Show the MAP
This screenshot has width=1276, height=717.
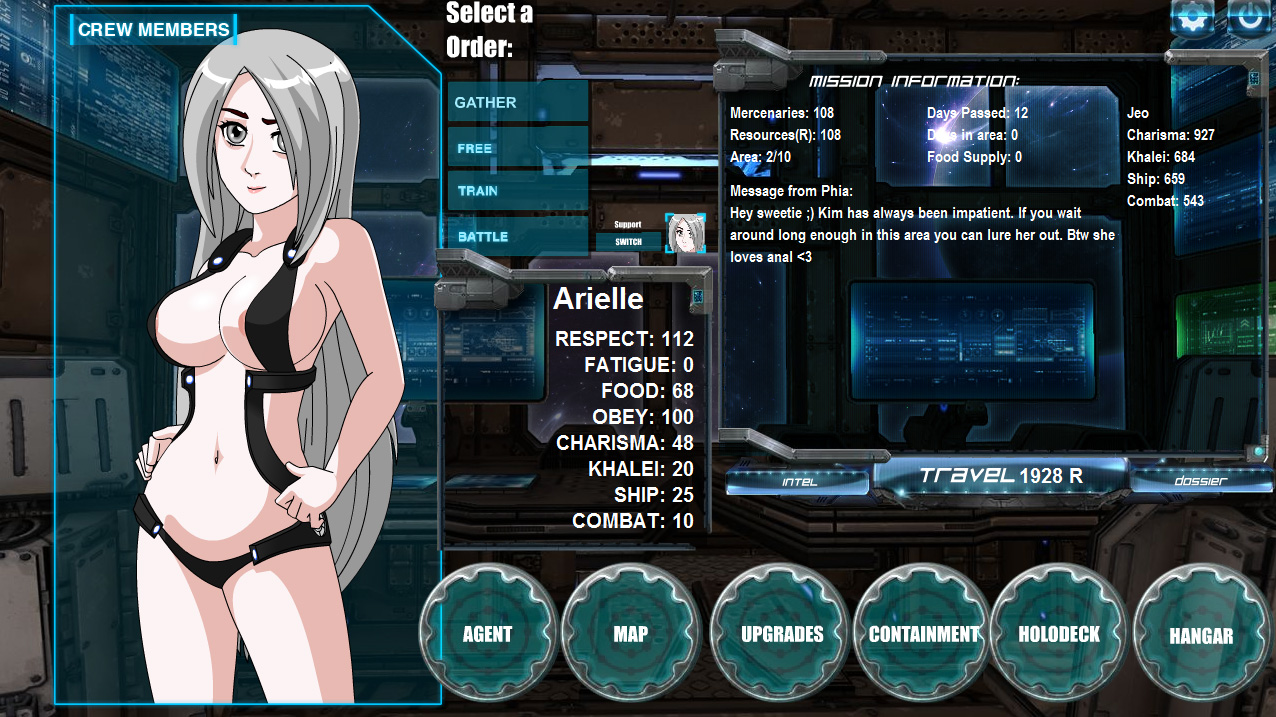coord(631,634)
